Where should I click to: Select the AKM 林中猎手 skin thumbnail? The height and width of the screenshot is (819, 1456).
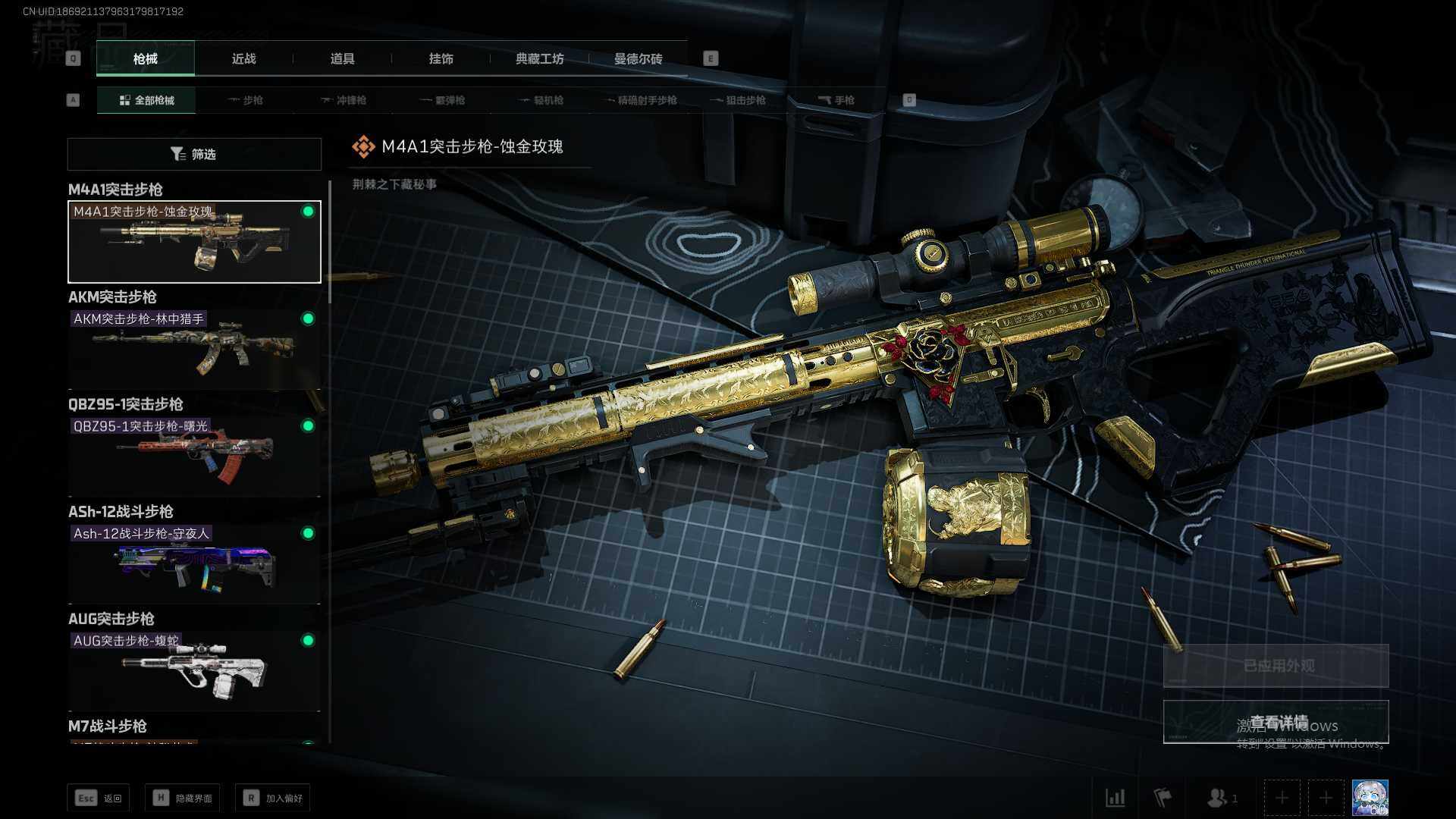tap(194, 350)
